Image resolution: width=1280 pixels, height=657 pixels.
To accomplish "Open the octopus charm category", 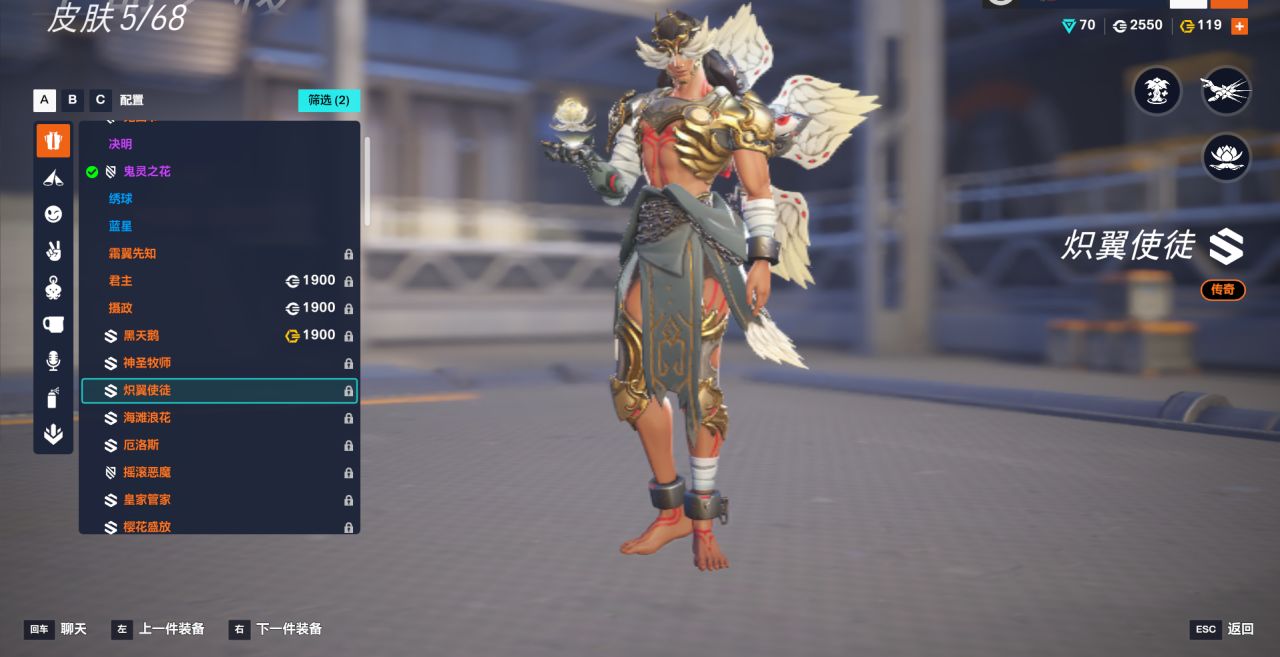I will [x=53, y=288].
